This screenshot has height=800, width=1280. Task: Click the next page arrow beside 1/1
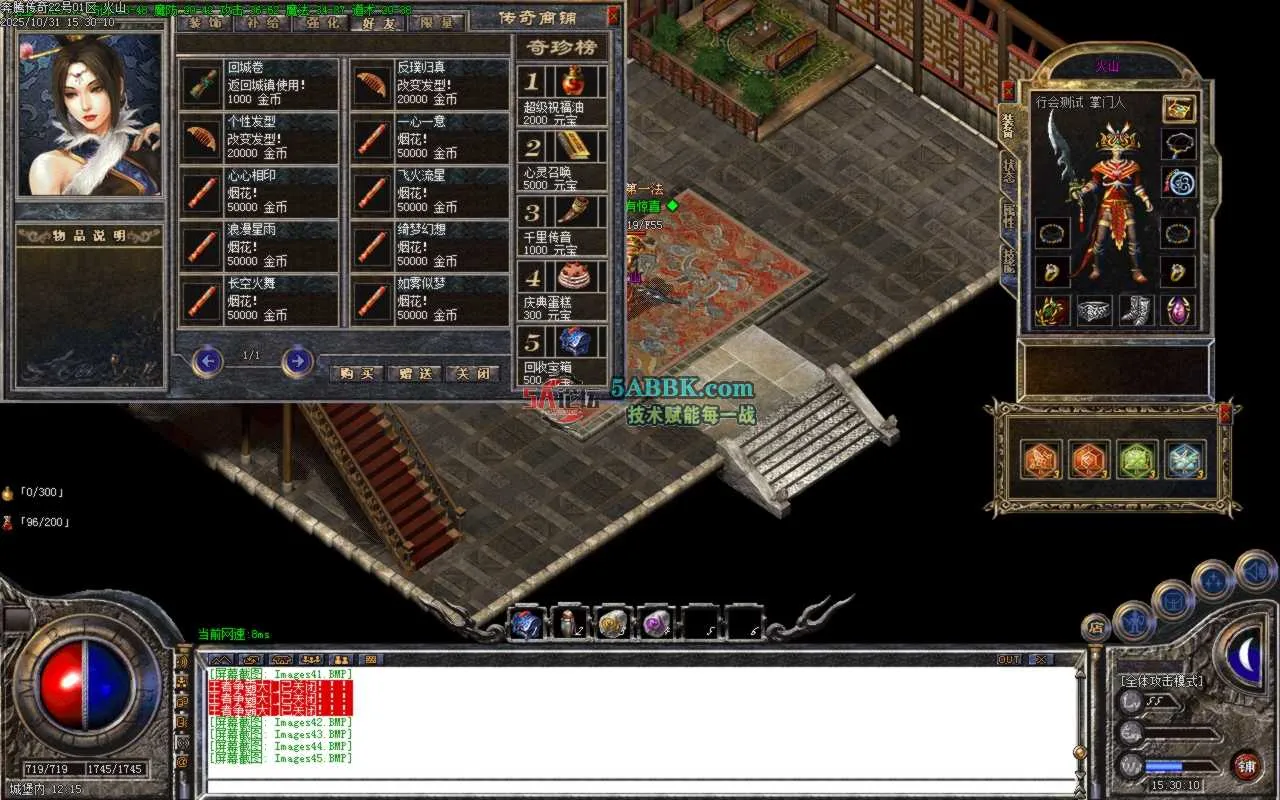coord(297,362)
